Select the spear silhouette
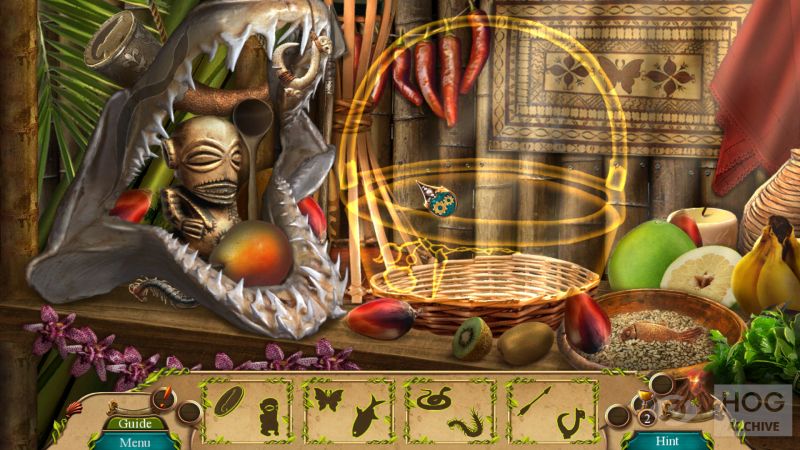The height and width of the screenshot is (450, 800). coord(535,399)
